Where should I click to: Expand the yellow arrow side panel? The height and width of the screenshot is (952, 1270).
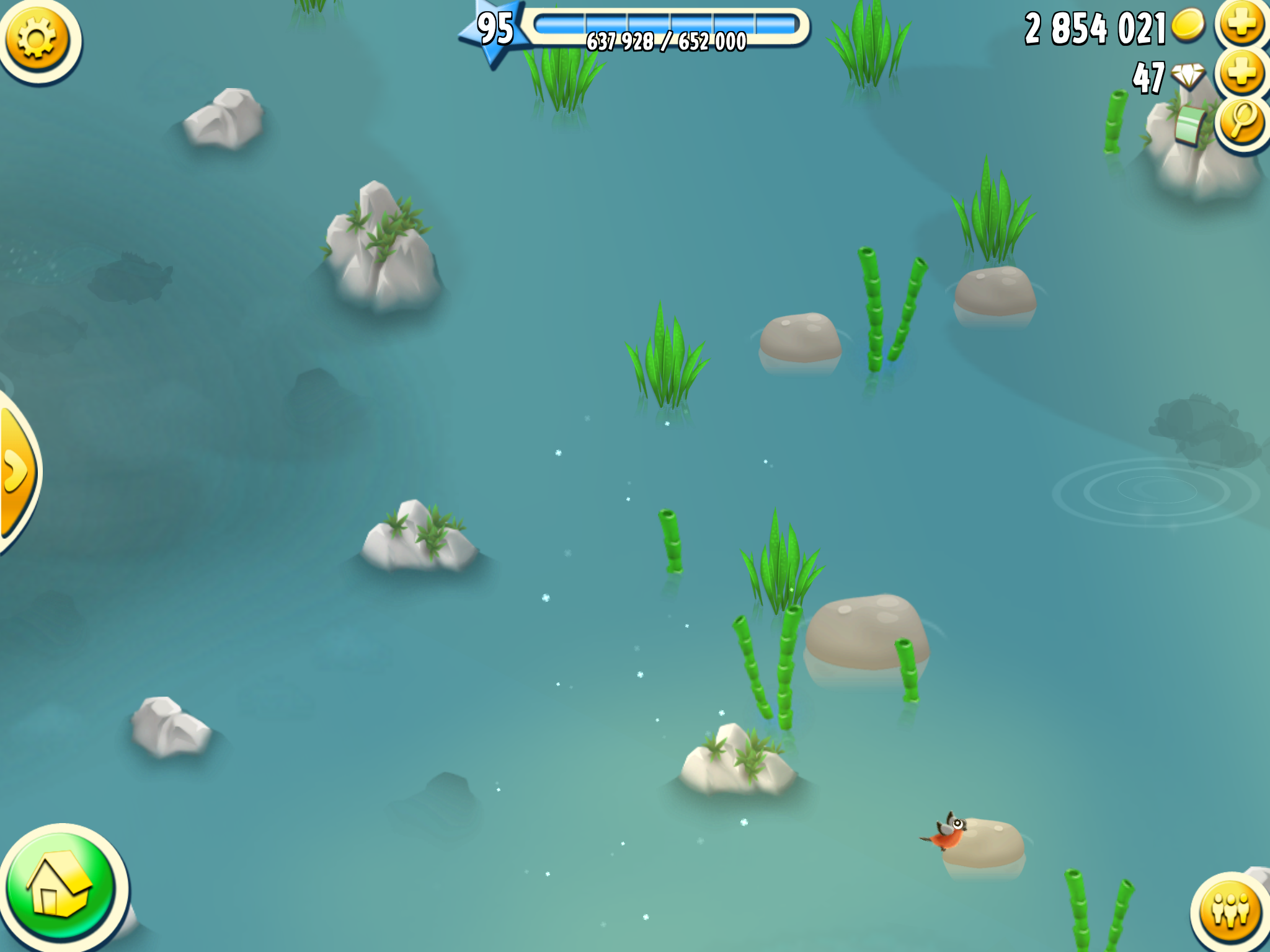pyautogui.click(x=16, y=472)
